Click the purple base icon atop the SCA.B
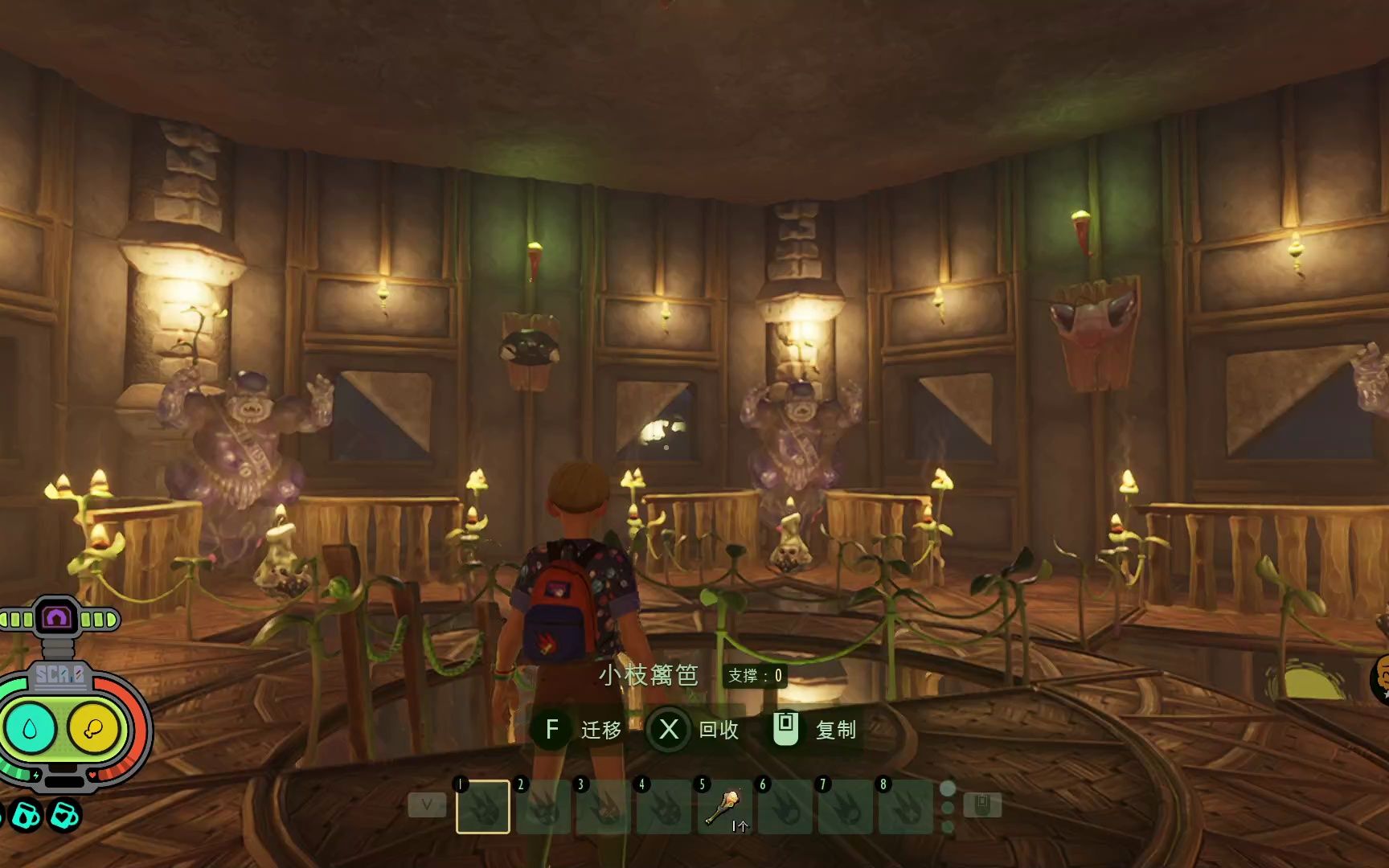This screenshot has height=868, width=1389. [57, 618]
